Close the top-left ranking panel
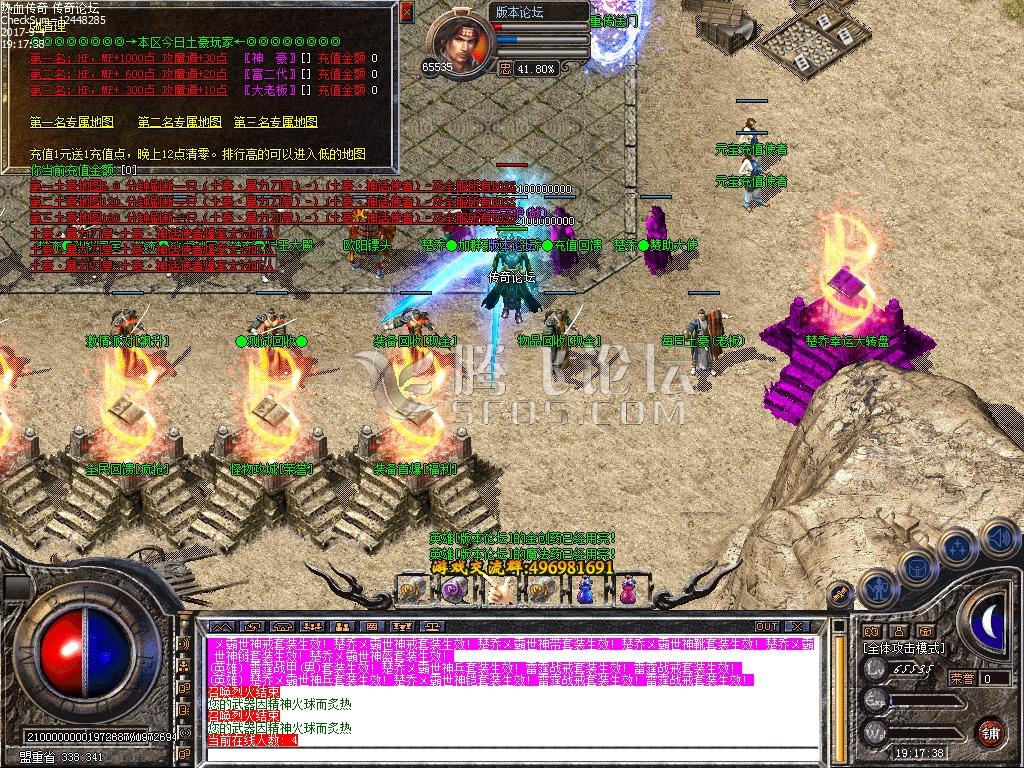Viewport: 1024px width, 768px height. coord(406,12)
